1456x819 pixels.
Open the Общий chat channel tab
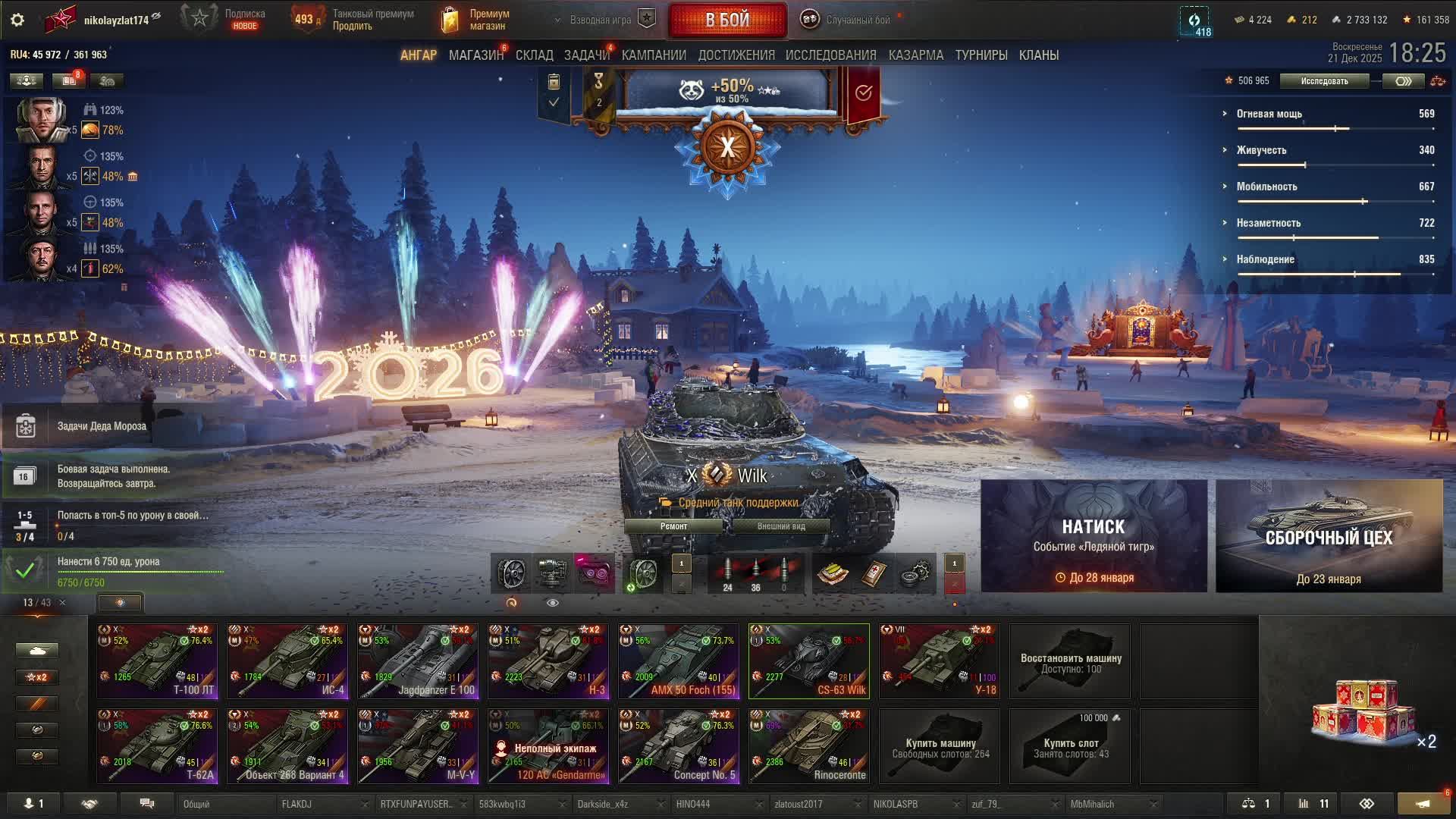click(x=224, y=804)
